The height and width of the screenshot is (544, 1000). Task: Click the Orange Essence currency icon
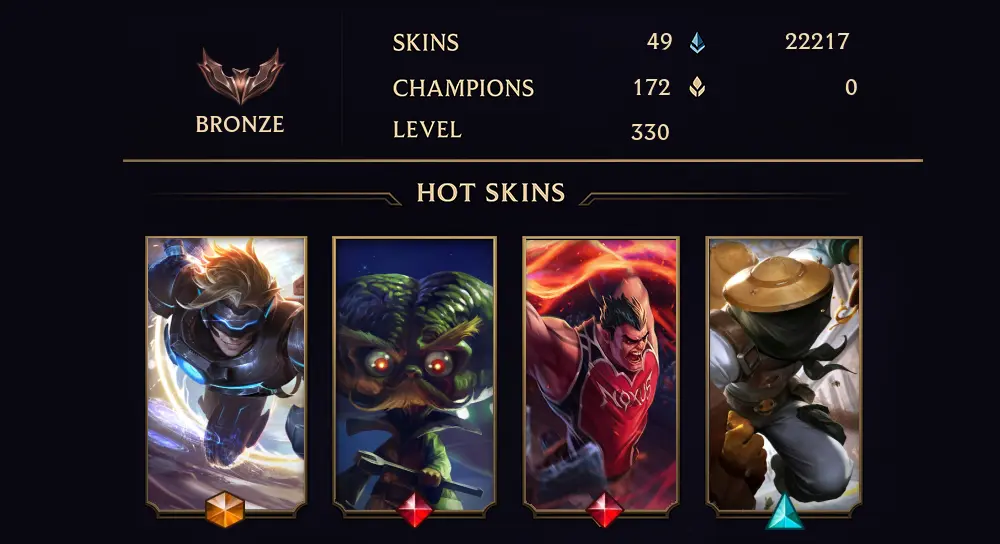pyautogui.click(x=697, y=88)
